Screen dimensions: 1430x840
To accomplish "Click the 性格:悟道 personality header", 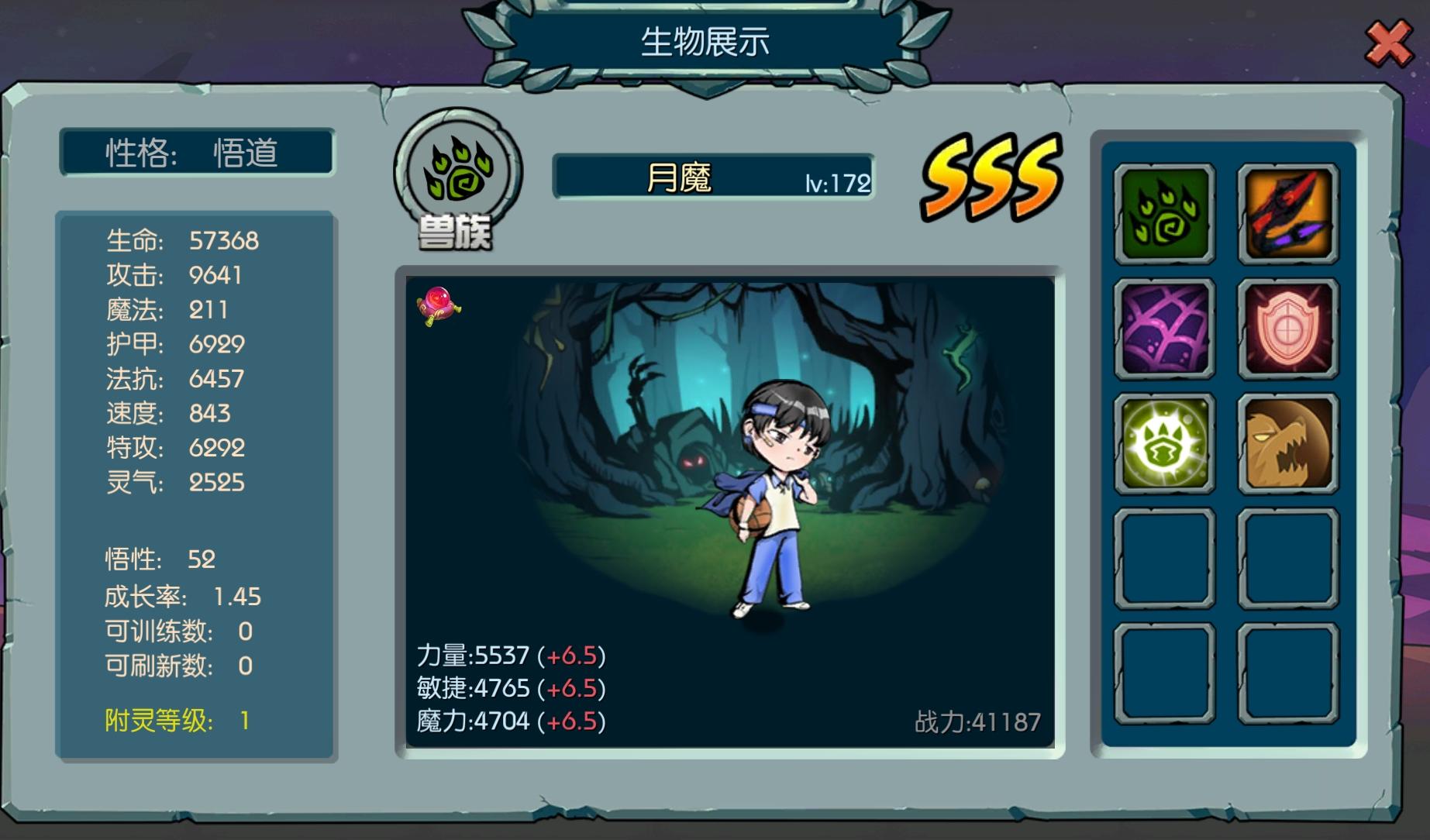I will pyautogui.click(x=198, y=153).
